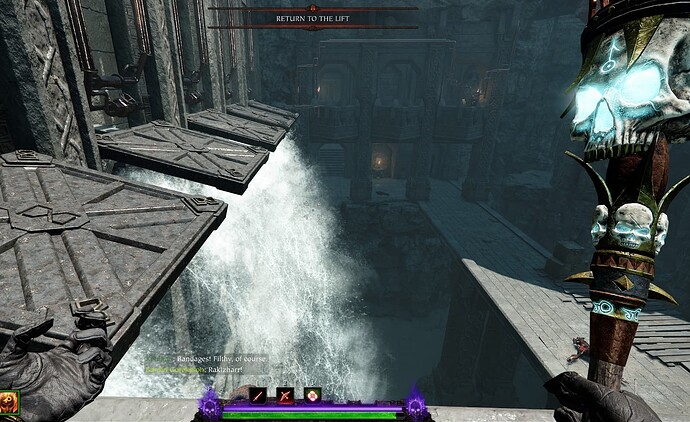690x422 pixels.
Task: Select the first weapon slot icon
Action: point(258,396)
